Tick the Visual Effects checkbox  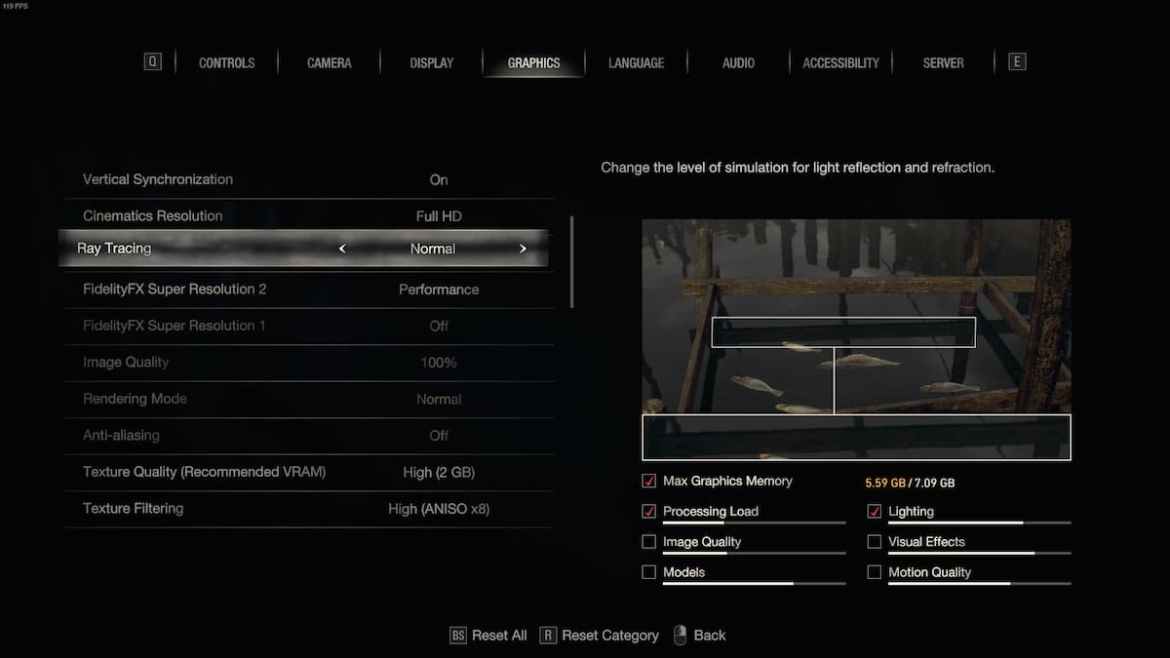[874, 542]
